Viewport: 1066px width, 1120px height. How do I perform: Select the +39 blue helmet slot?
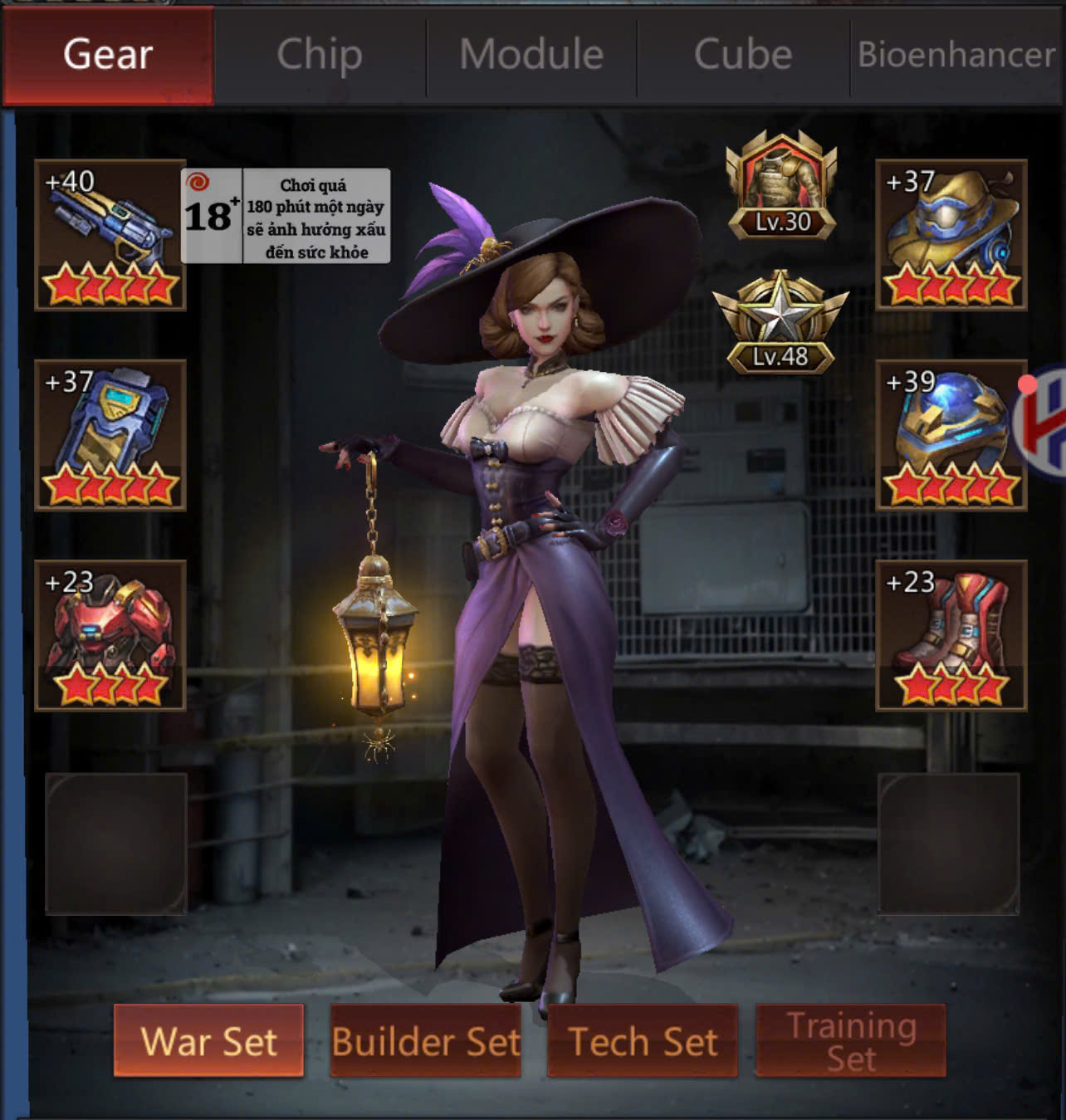[x=951, y=435]
